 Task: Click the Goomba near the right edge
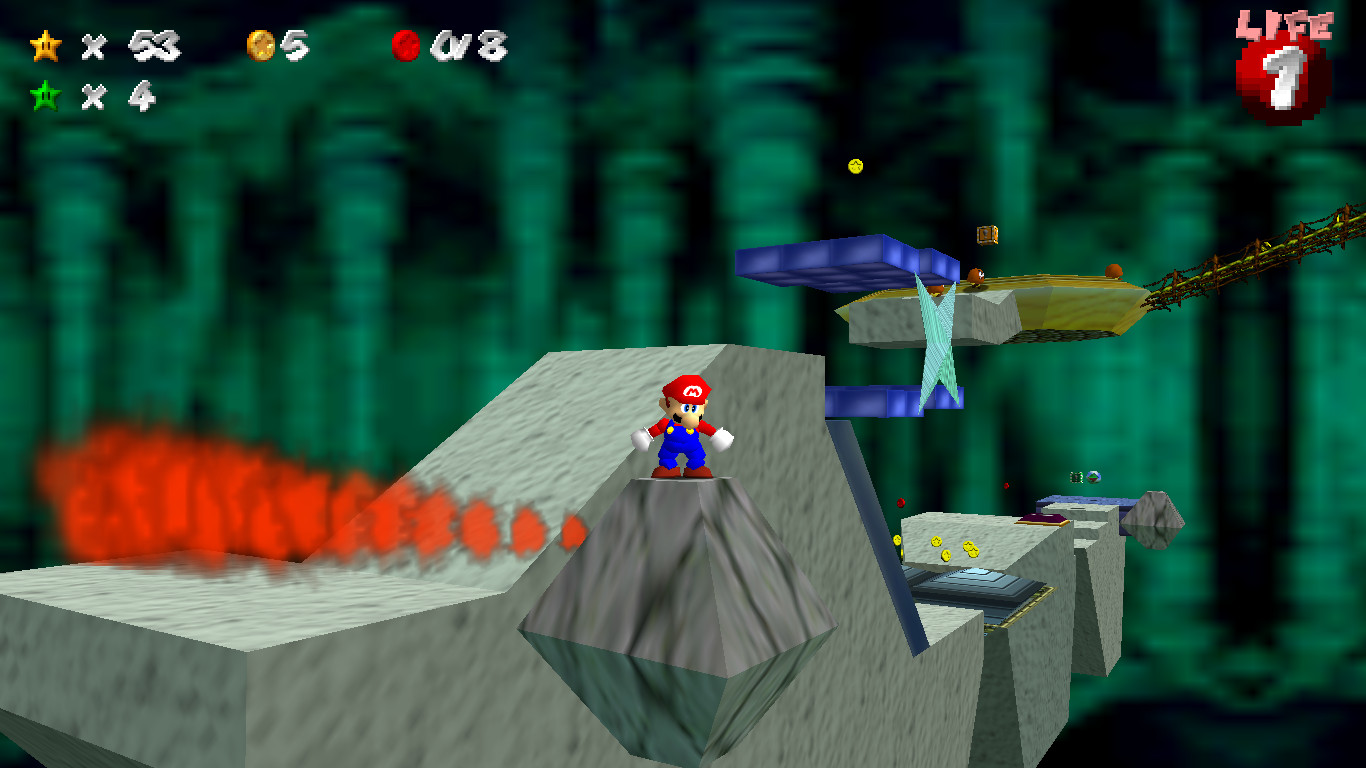pos(1114,272)
